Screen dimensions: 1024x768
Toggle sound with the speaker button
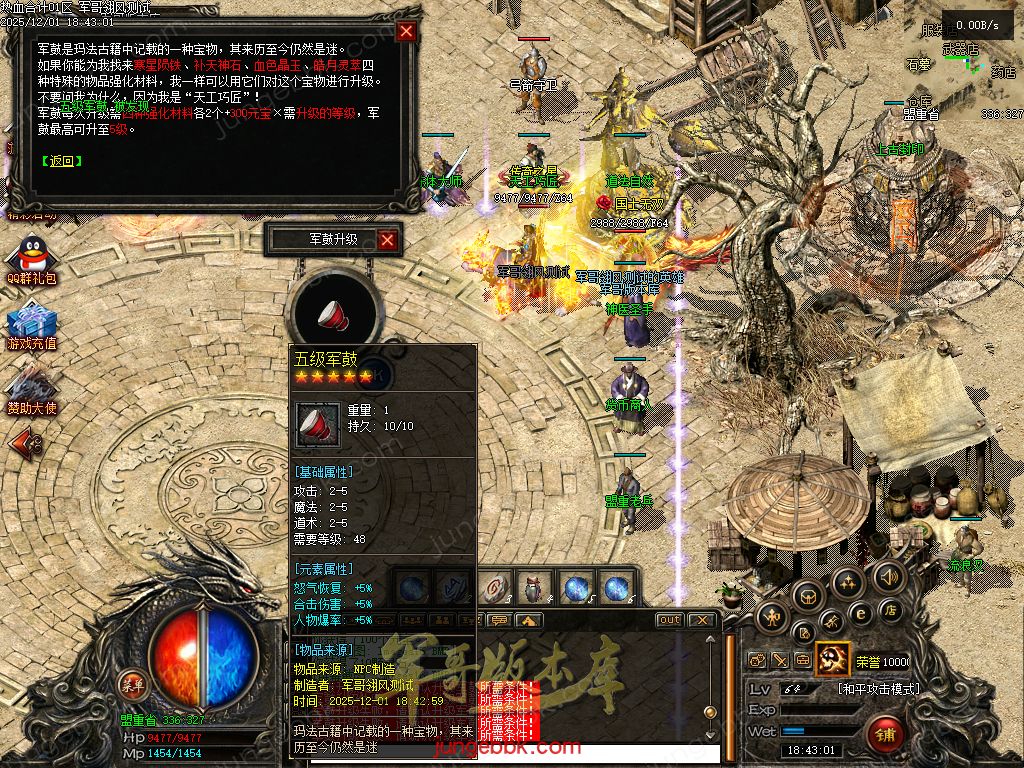click(887, 577)
